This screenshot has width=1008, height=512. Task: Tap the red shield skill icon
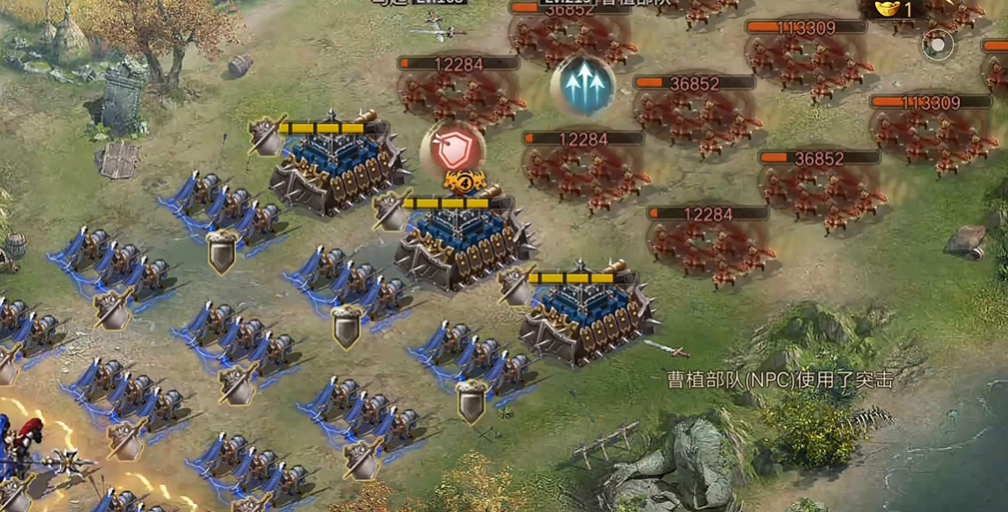point(453,149)
